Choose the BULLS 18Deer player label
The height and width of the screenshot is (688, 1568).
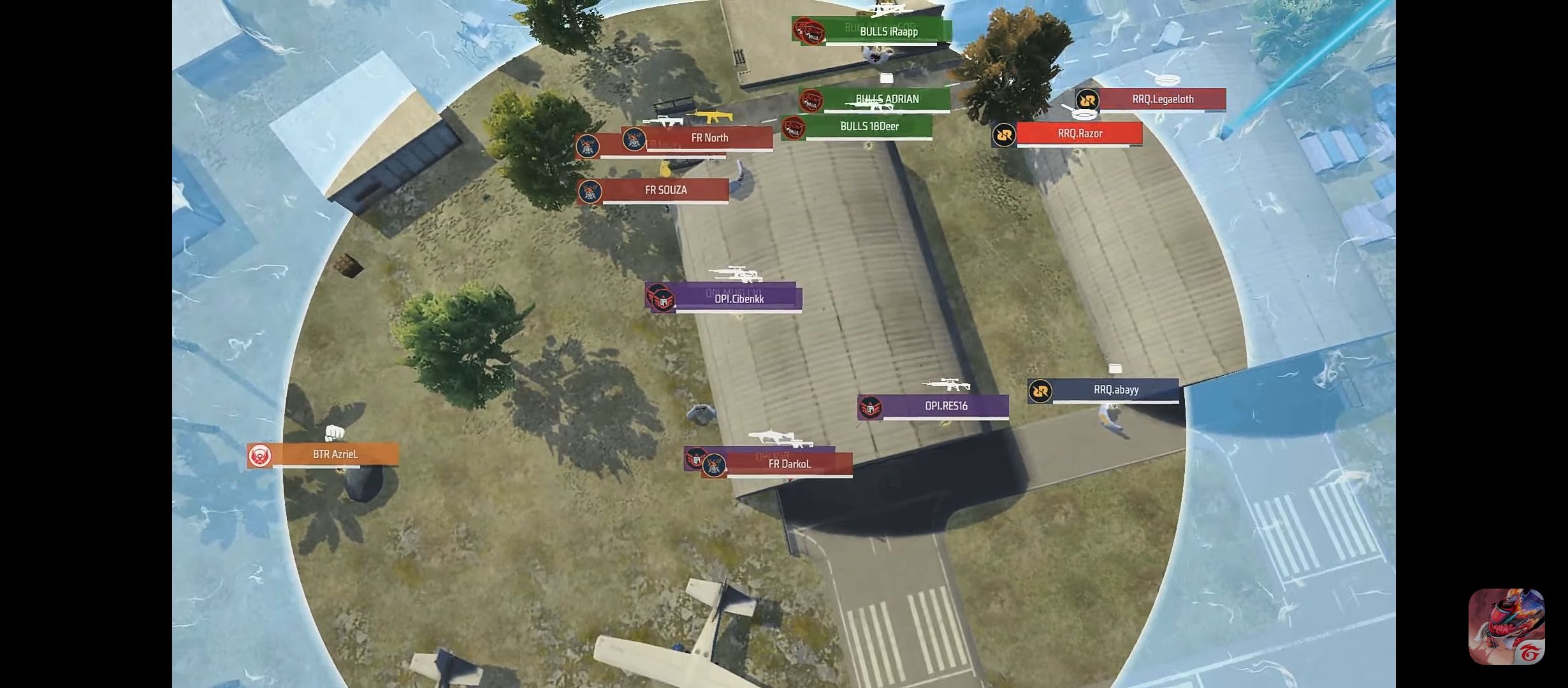(x=869, y=127)
